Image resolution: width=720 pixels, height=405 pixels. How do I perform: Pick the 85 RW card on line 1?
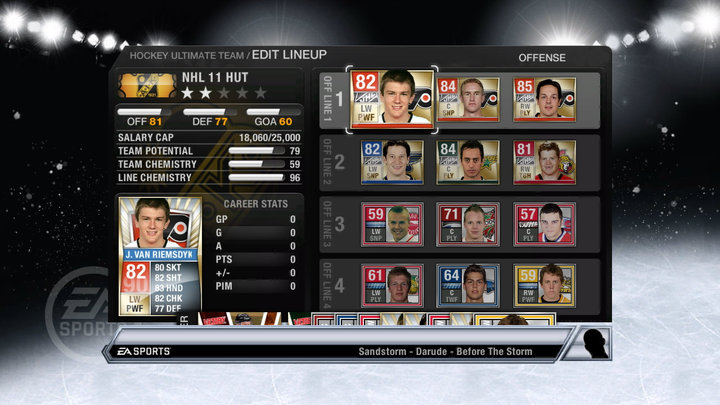click(543, 99)
